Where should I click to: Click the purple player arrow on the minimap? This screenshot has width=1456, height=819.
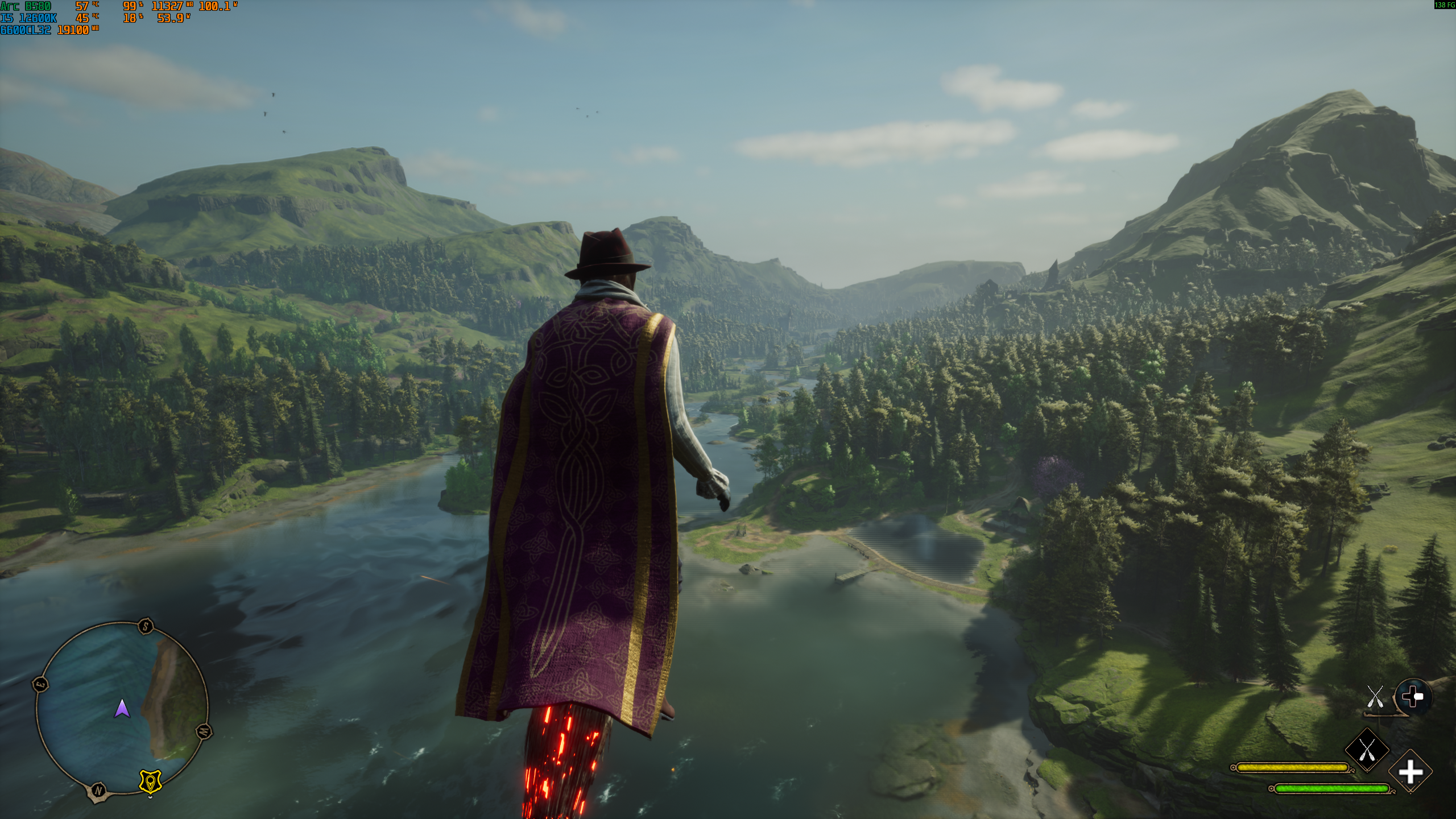(122, 709)
